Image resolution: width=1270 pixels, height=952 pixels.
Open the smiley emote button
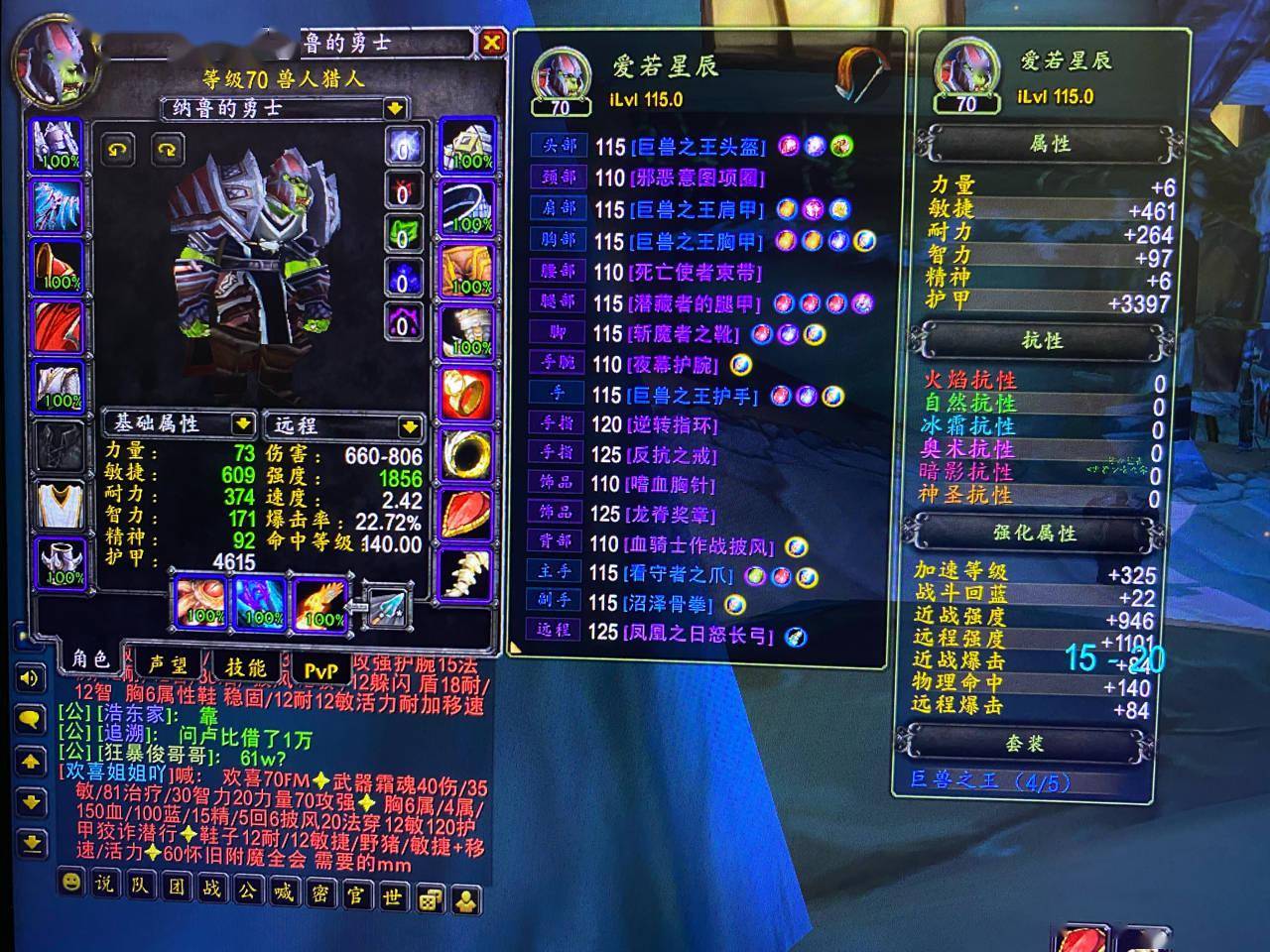pyautogui.click(x=69, y=882)
